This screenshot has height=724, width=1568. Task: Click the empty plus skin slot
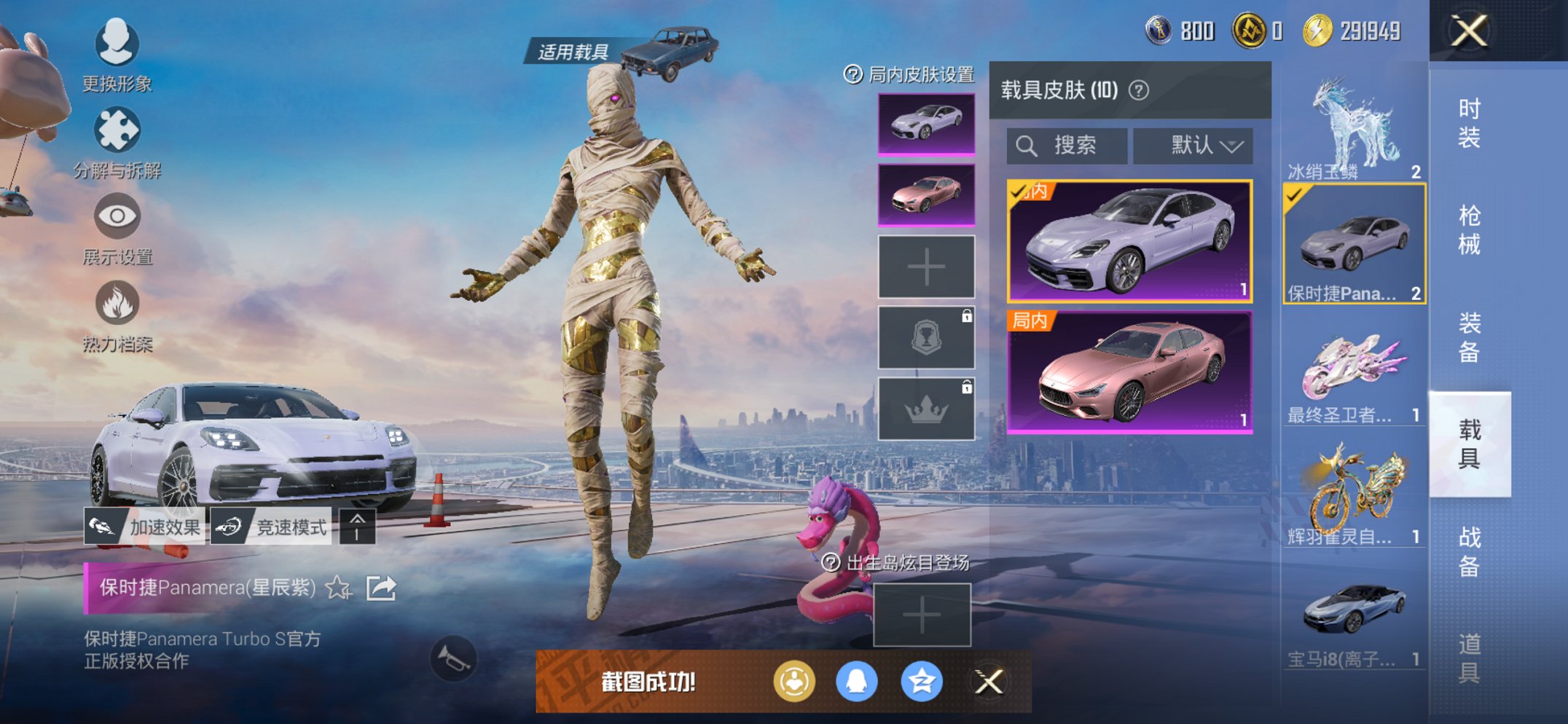coord(926,267)
